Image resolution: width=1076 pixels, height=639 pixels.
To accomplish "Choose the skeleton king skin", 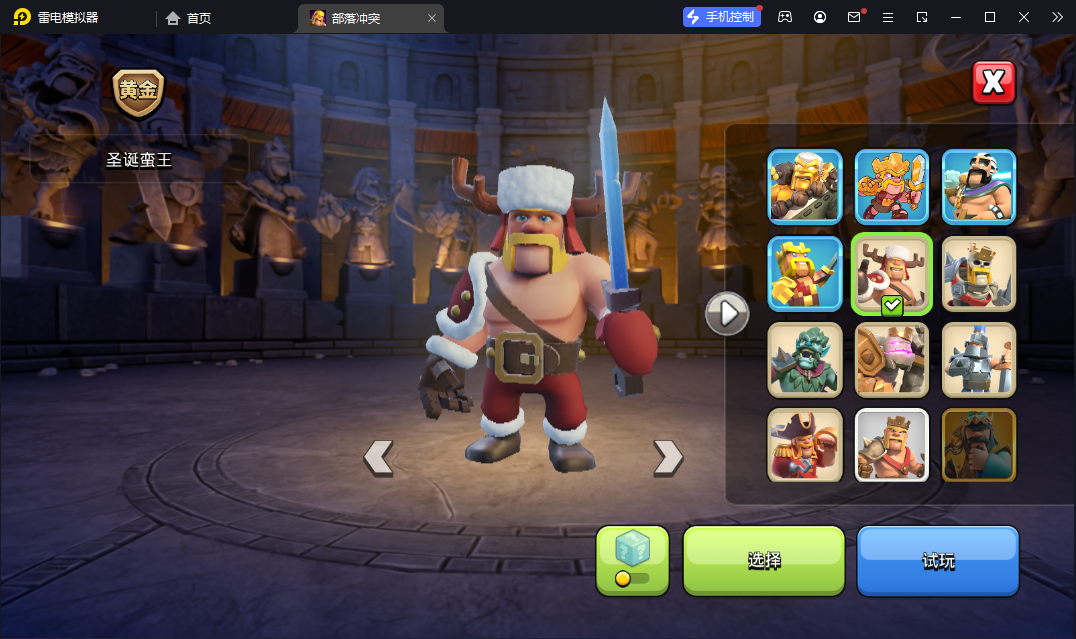I will click(x=979, y=273).
